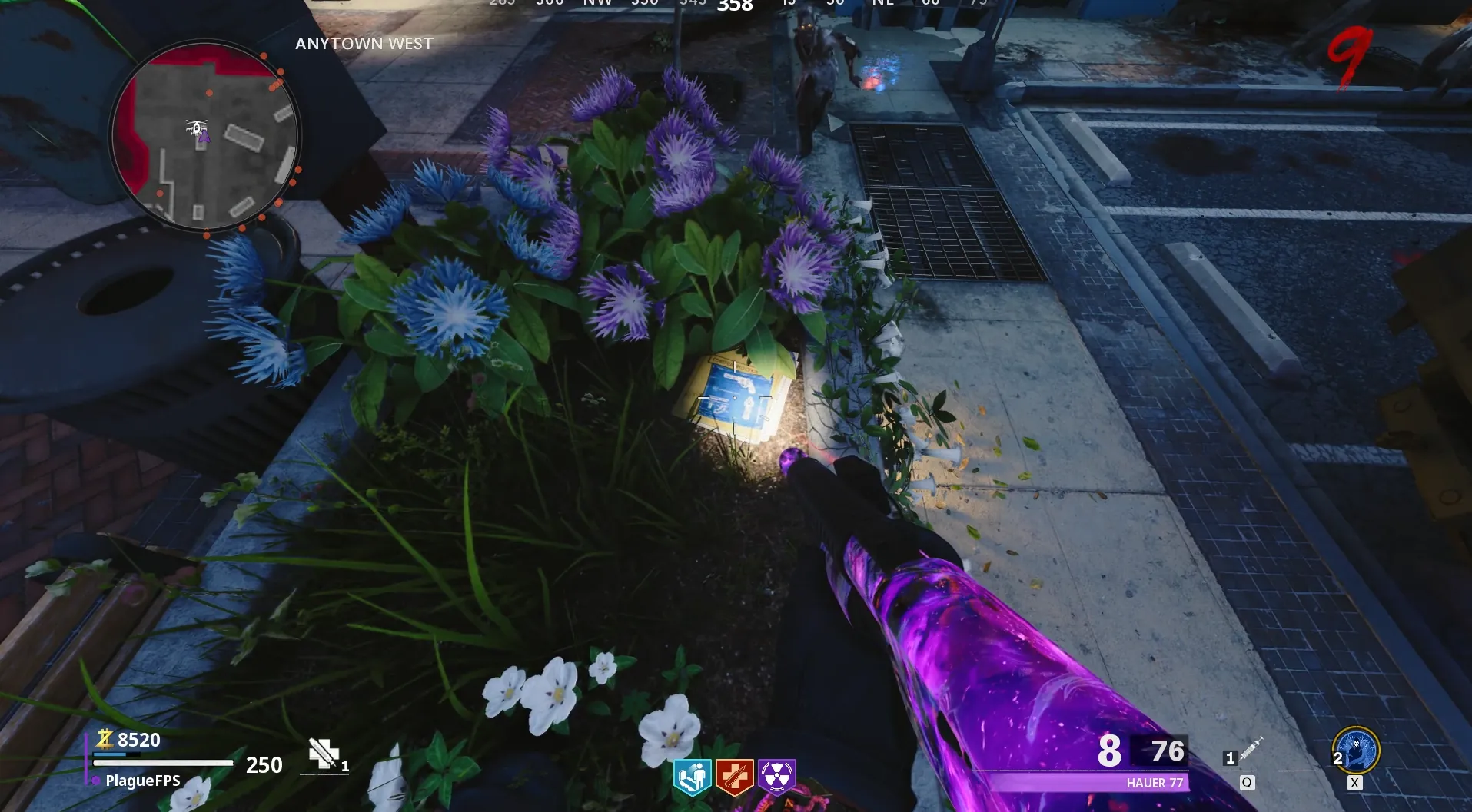Select the red Juggernog perk icon
This screenshot has height=812, width=1472.
734,777
